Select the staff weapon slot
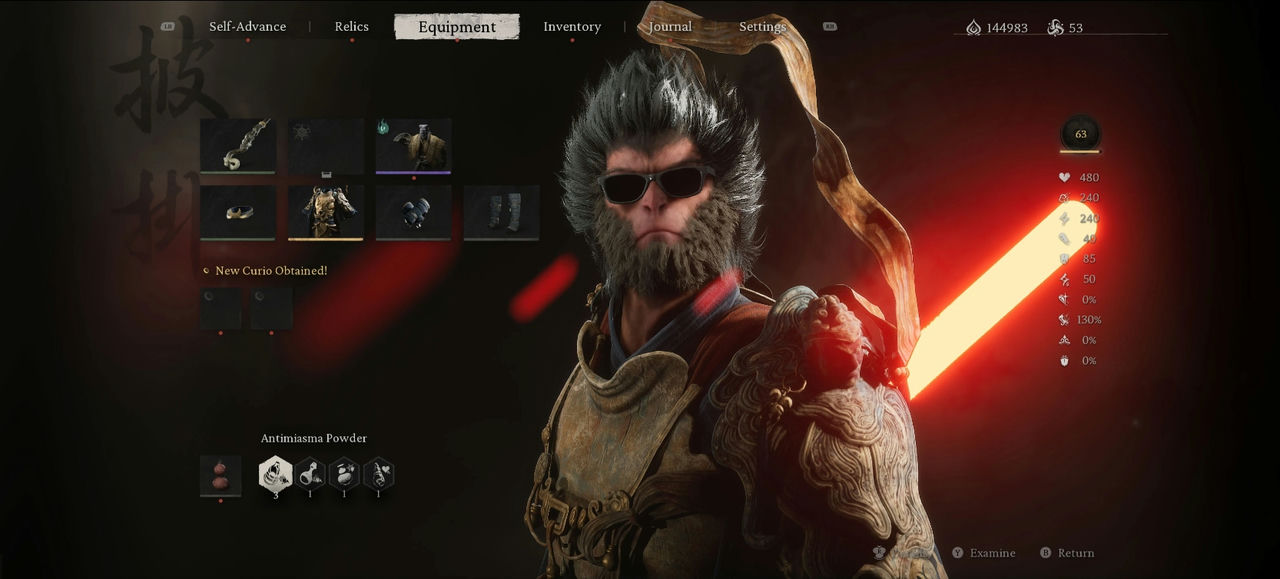The height and width of the screenshot is (579, 1280). click(238, 146)
